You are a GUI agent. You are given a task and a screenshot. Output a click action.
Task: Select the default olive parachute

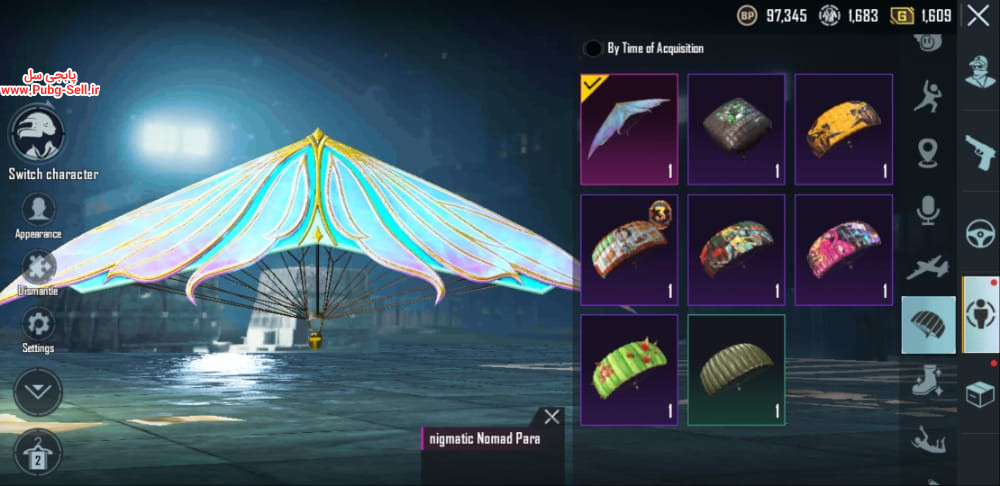pos(736,369)
